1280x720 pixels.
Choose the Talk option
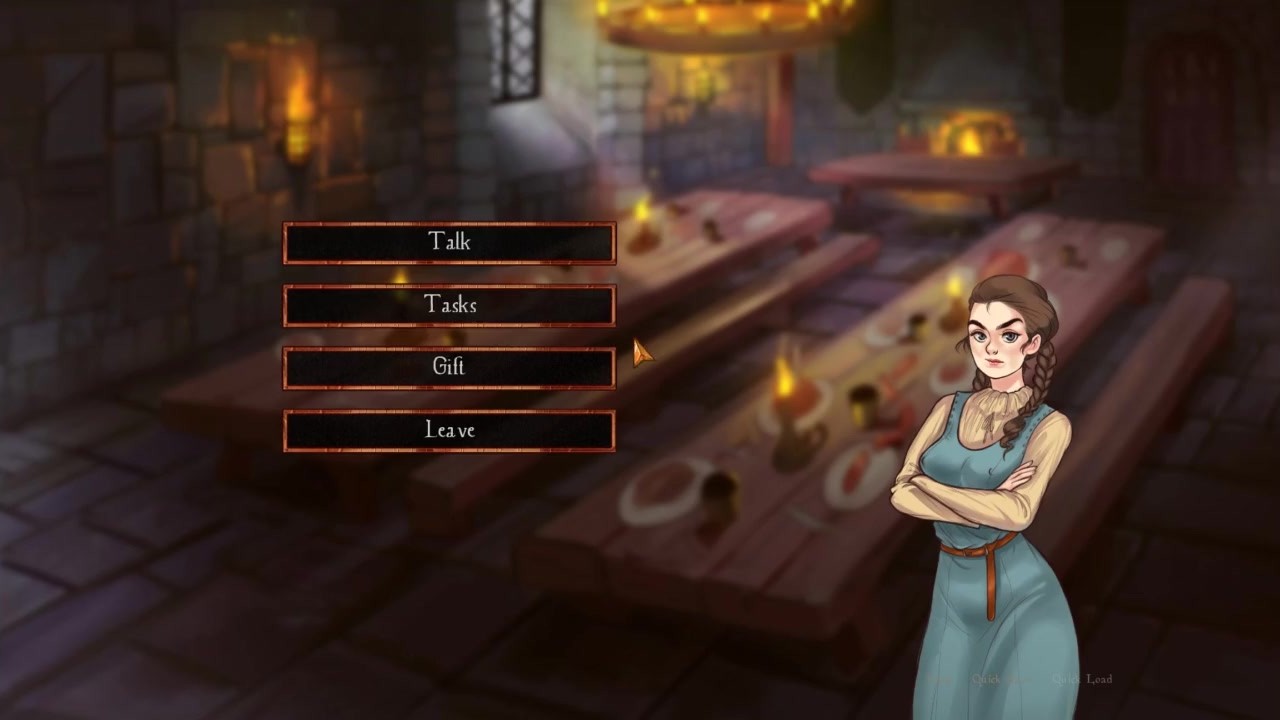coord(449,243)
